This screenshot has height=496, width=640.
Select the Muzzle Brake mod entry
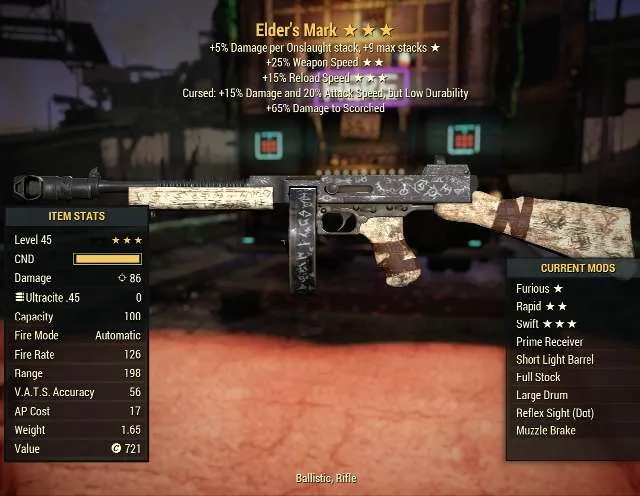coord(546,431)
